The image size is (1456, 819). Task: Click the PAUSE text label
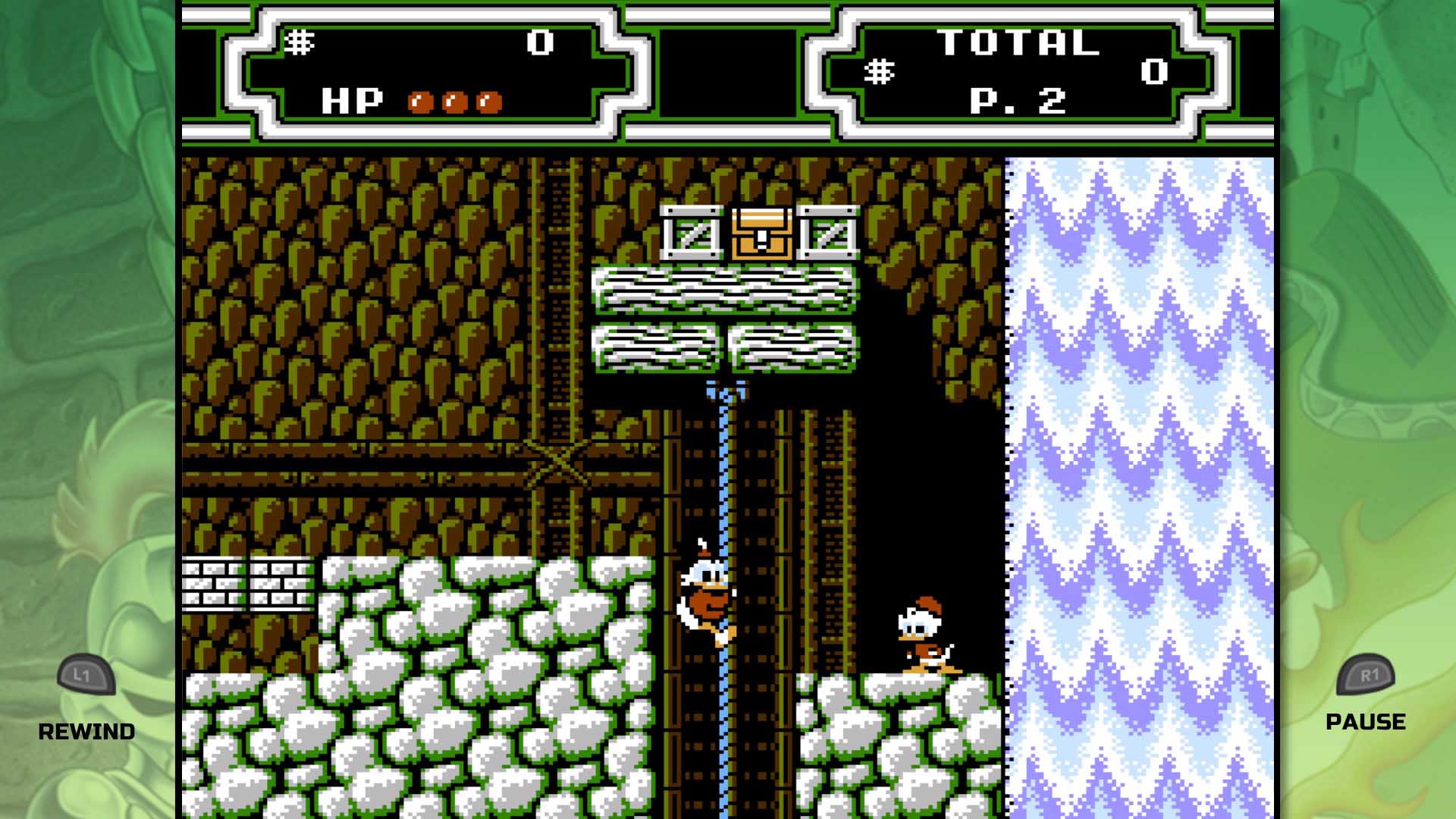(1366, 721)
